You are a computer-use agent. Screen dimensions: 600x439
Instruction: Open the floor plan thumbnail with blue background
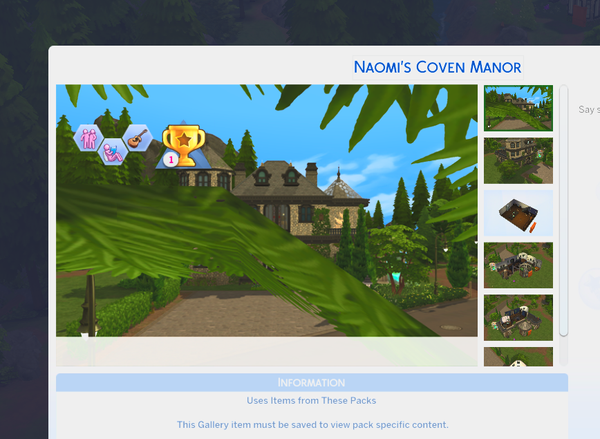(x=518, y=212)
